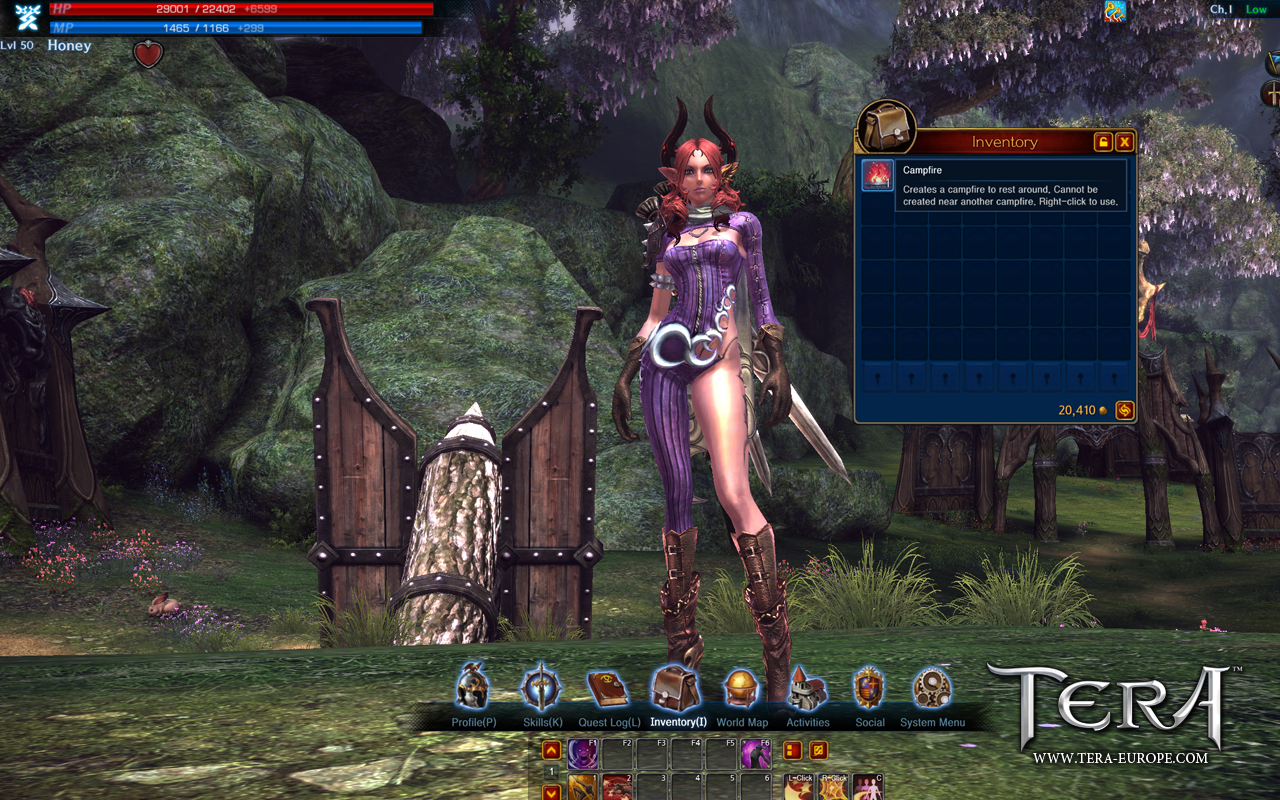Switch hotbar page down with the arrow
This screenshot has height=800, width=1280.
(x=551, y=792)
